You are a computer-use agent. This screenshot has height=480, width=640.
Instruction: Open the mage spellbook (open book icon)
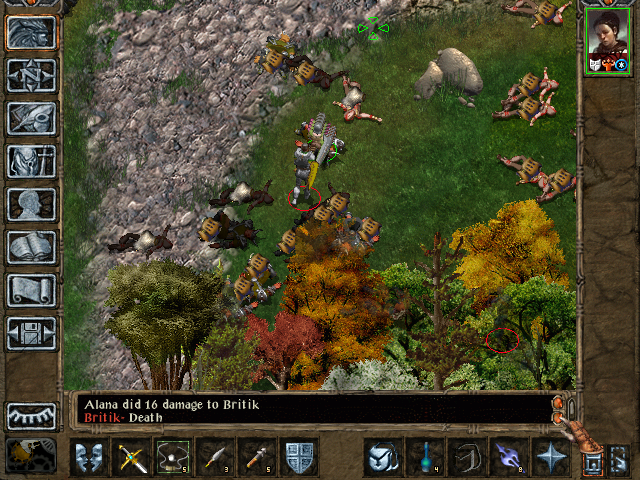coord(31,247)
